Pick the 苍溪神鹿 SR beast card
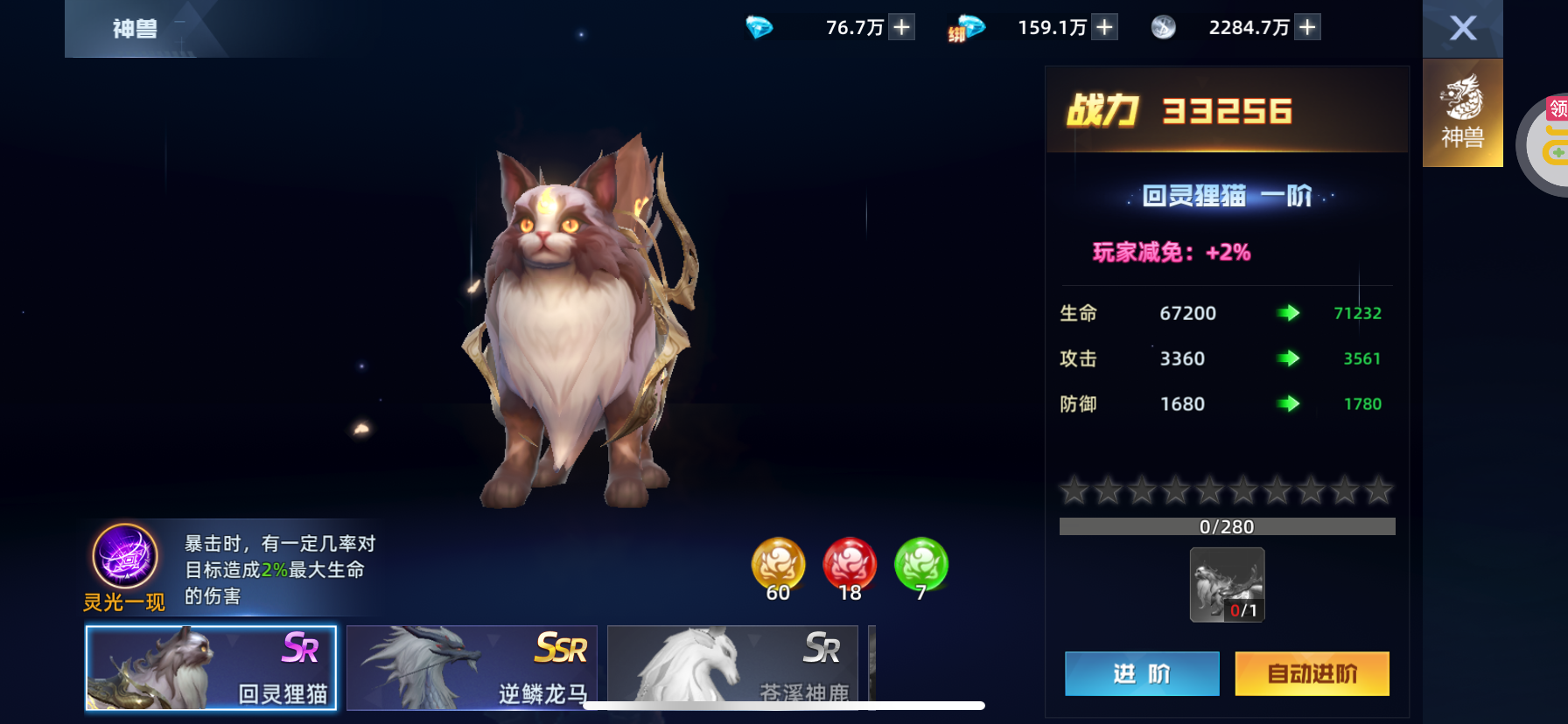This screenshot has height=724, width=1568. [x=731, y=667]
